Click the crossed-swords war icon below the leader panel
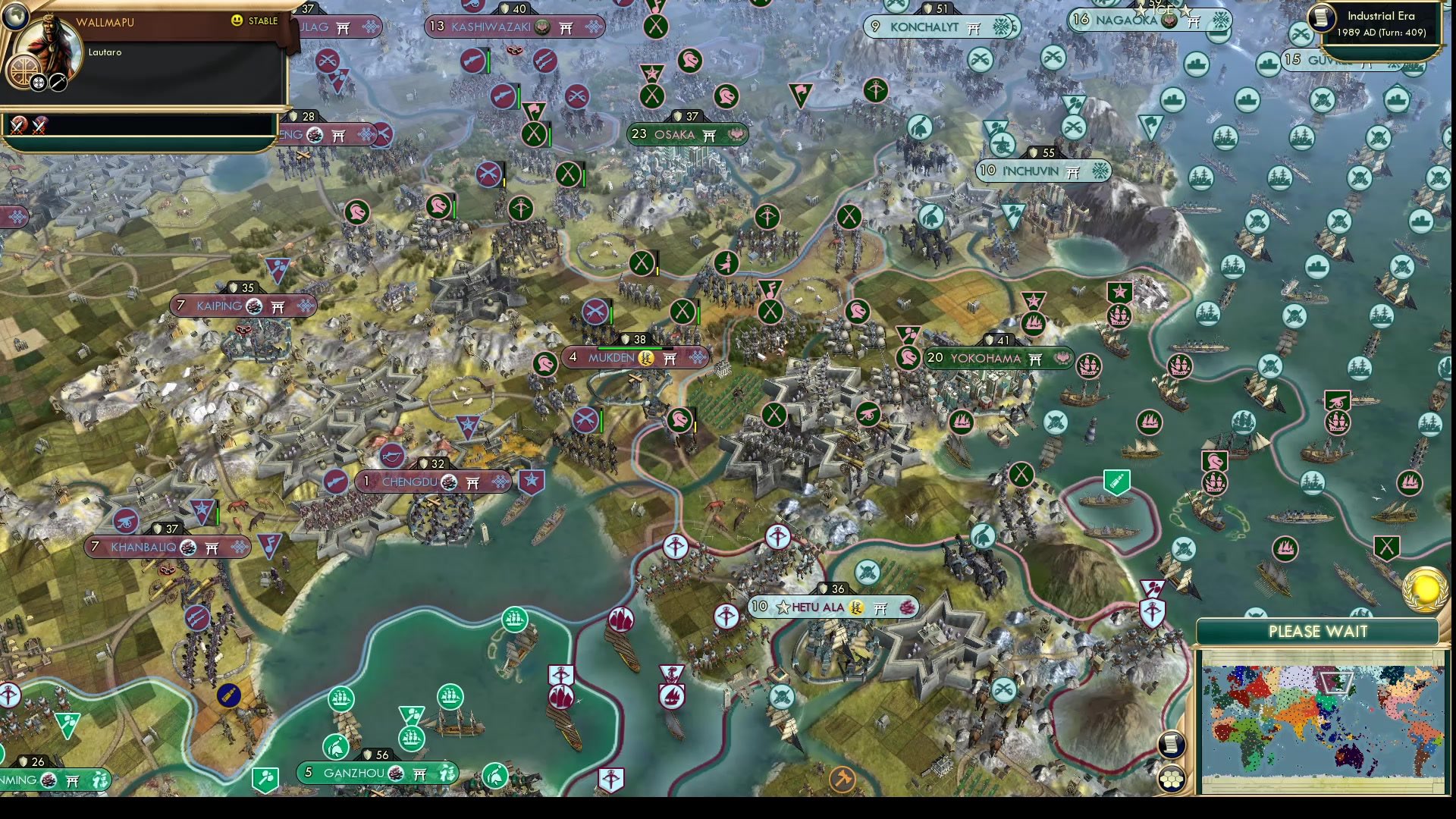Viewport: 1456px width, 819px height. (x=18, y=124)
